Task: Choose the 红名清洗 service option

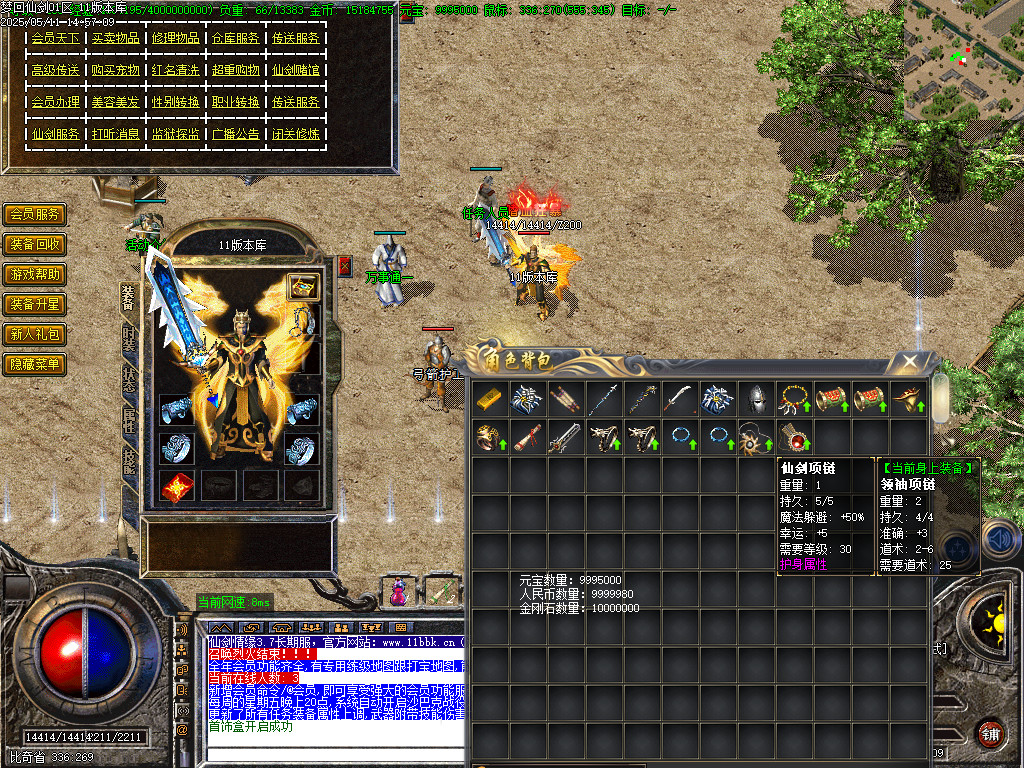Action: 175,70
